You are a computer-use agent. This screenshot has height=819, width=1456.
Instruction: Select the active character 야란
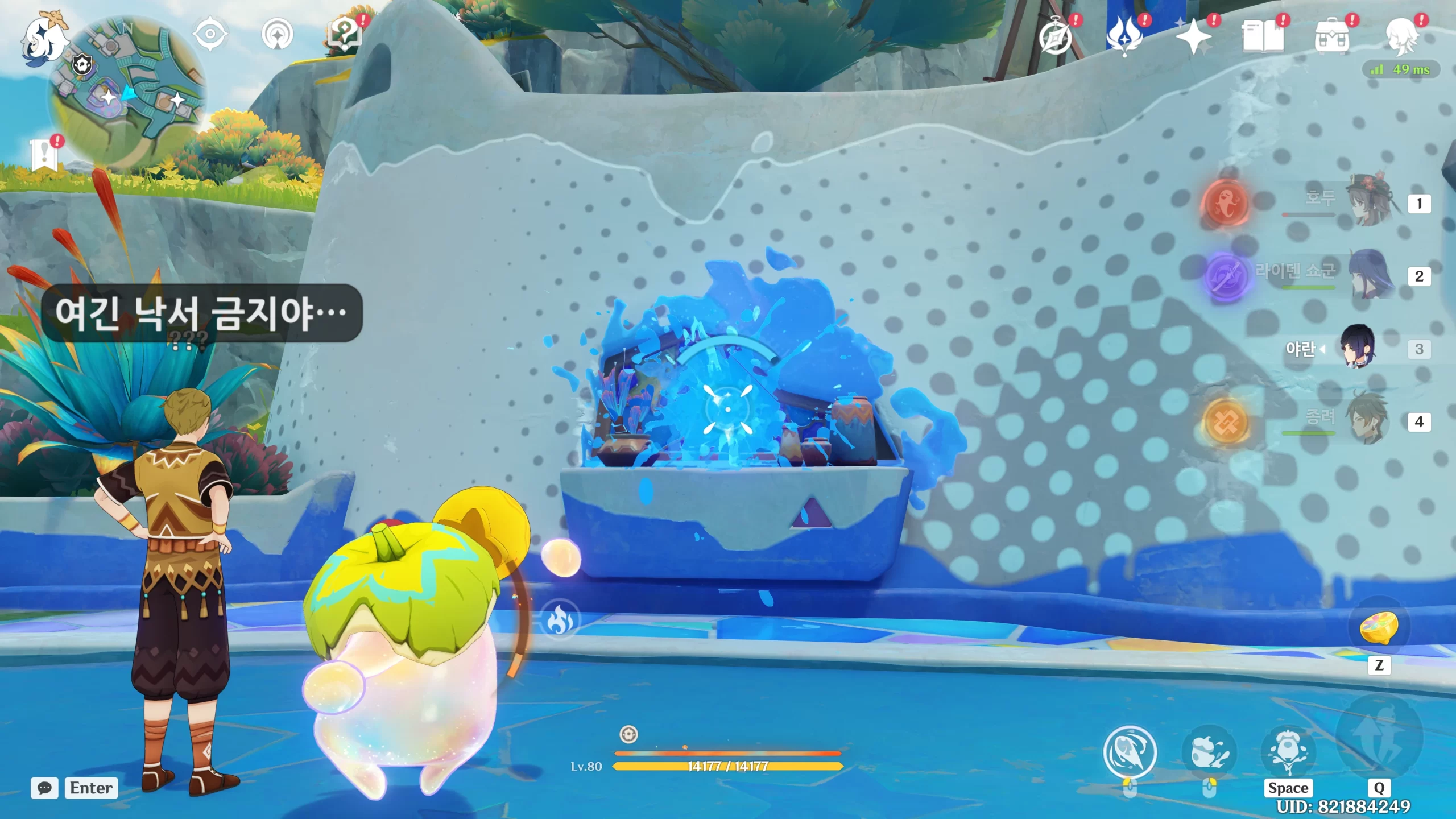click(1358, 347)
